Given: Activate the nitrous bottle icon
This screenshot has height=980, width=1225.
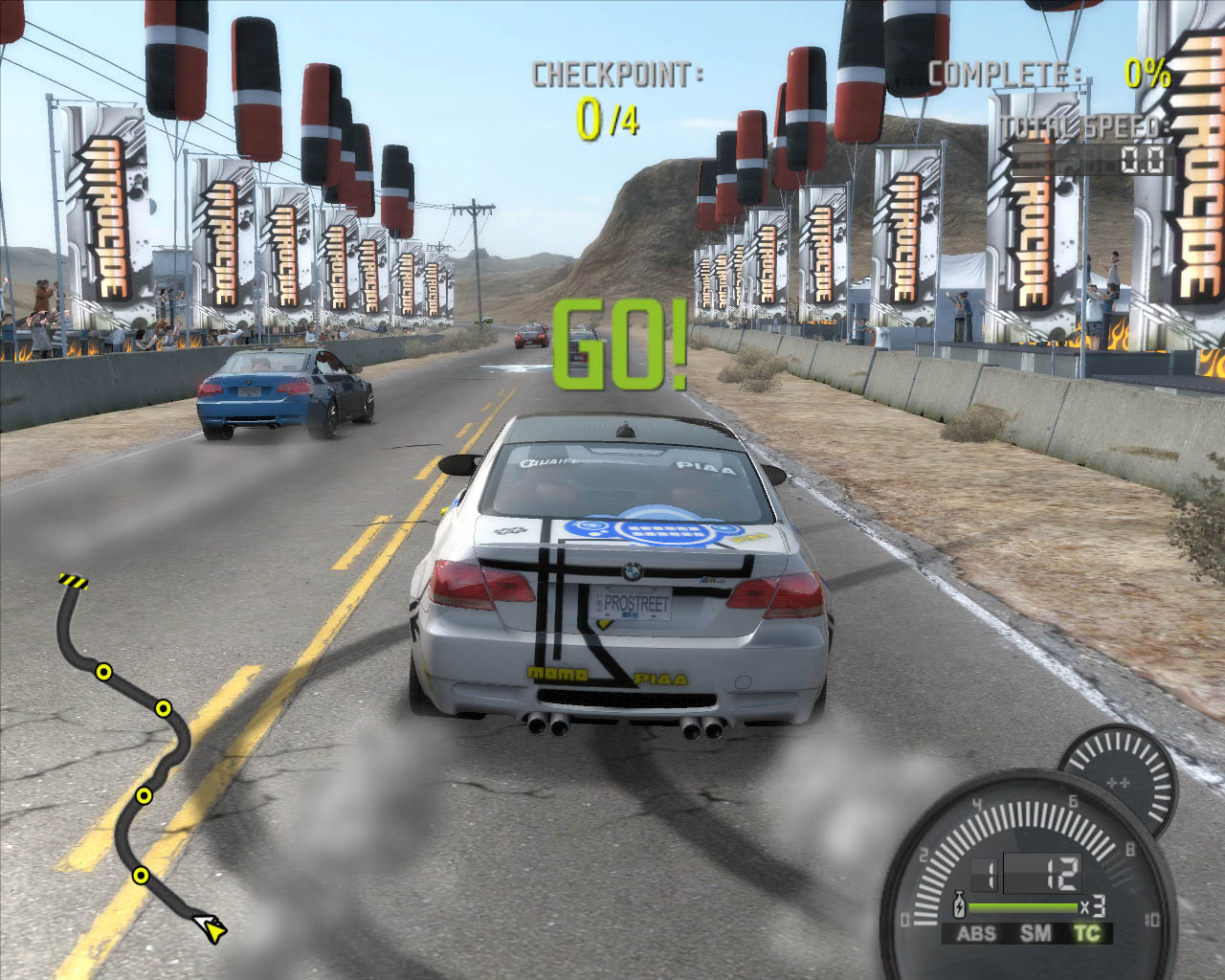Looking at the screenshot, I should 959,905.
